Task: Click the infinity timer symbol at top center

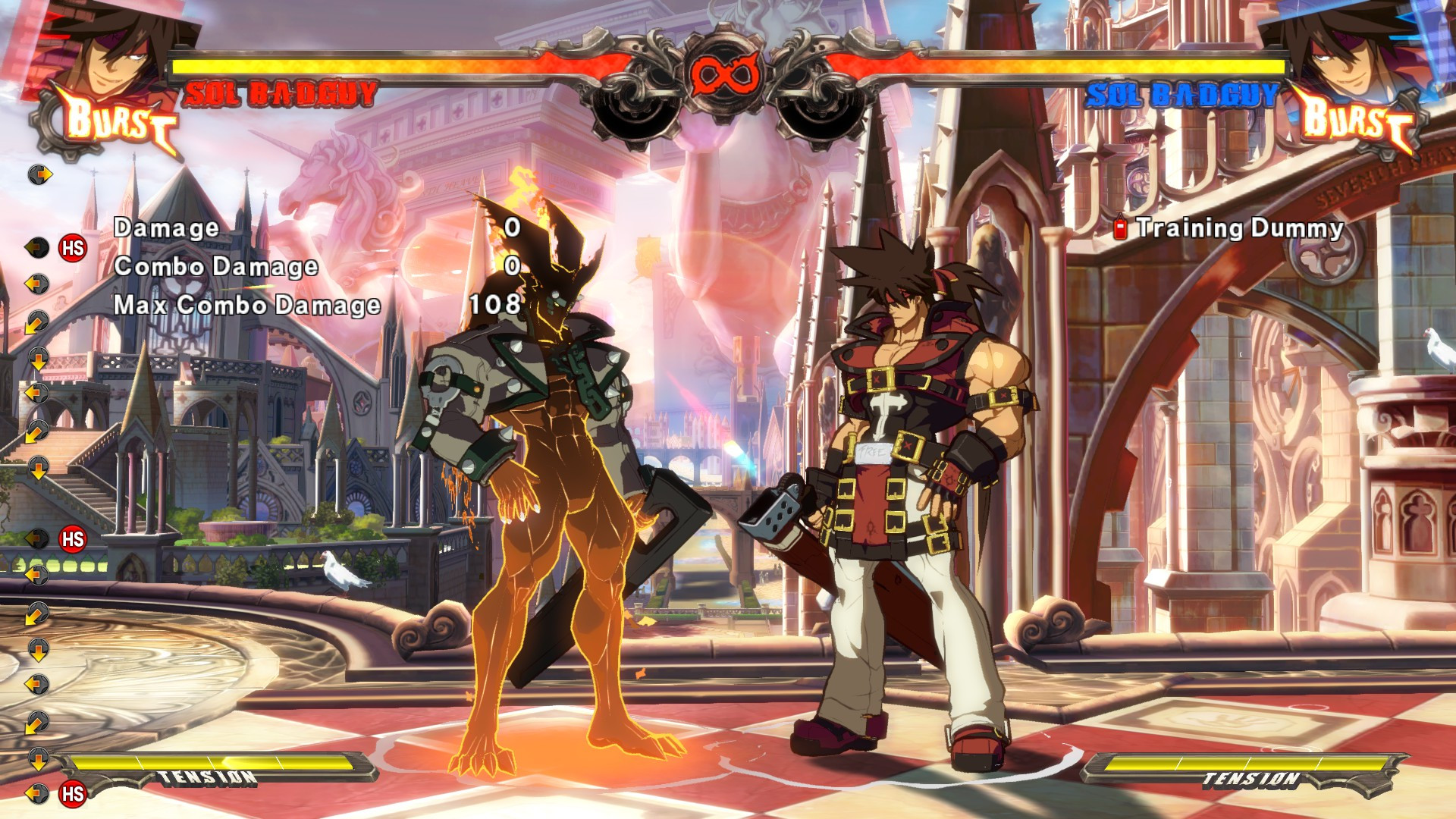Action: [x=726, y=74]
